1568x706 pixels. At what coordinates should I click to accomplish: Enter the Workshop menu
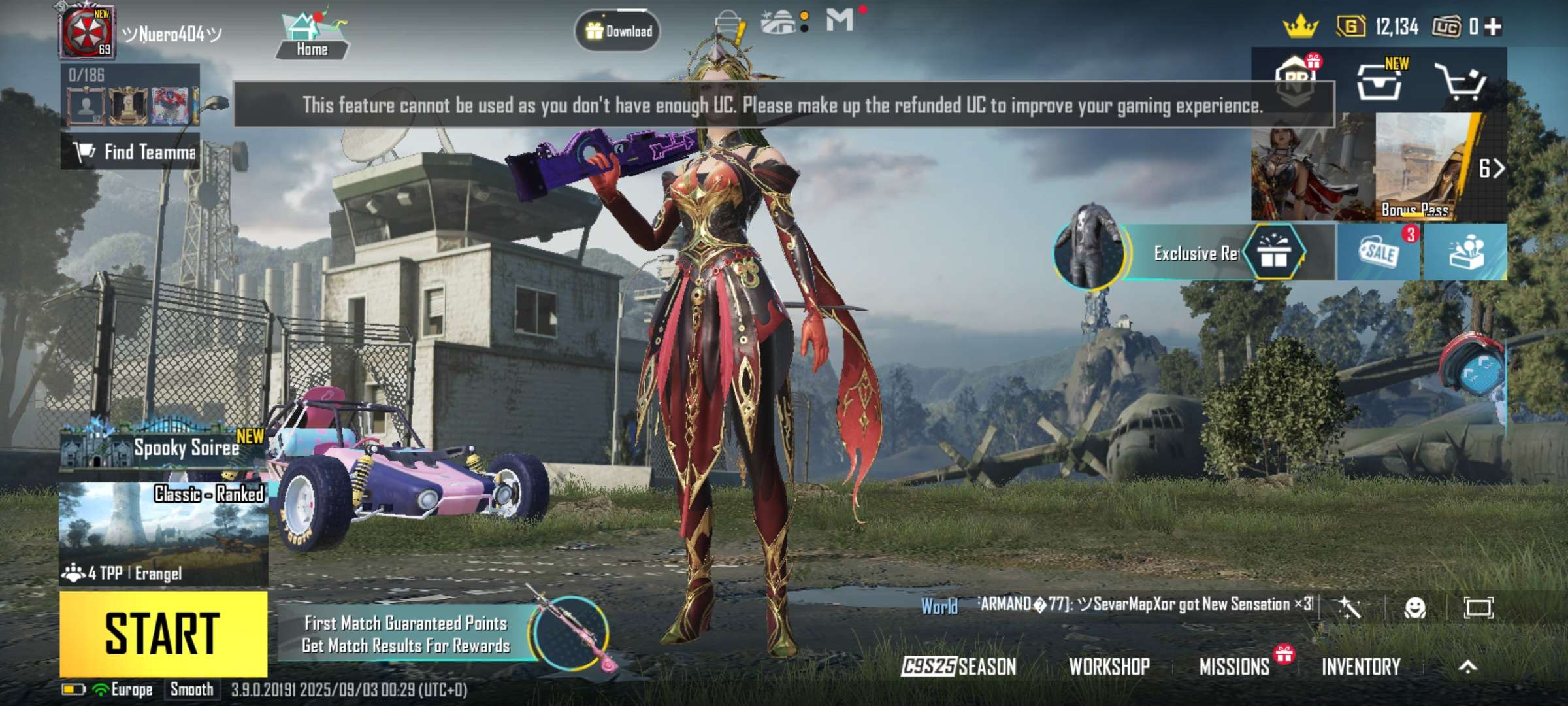click(x=1109, y=666)
